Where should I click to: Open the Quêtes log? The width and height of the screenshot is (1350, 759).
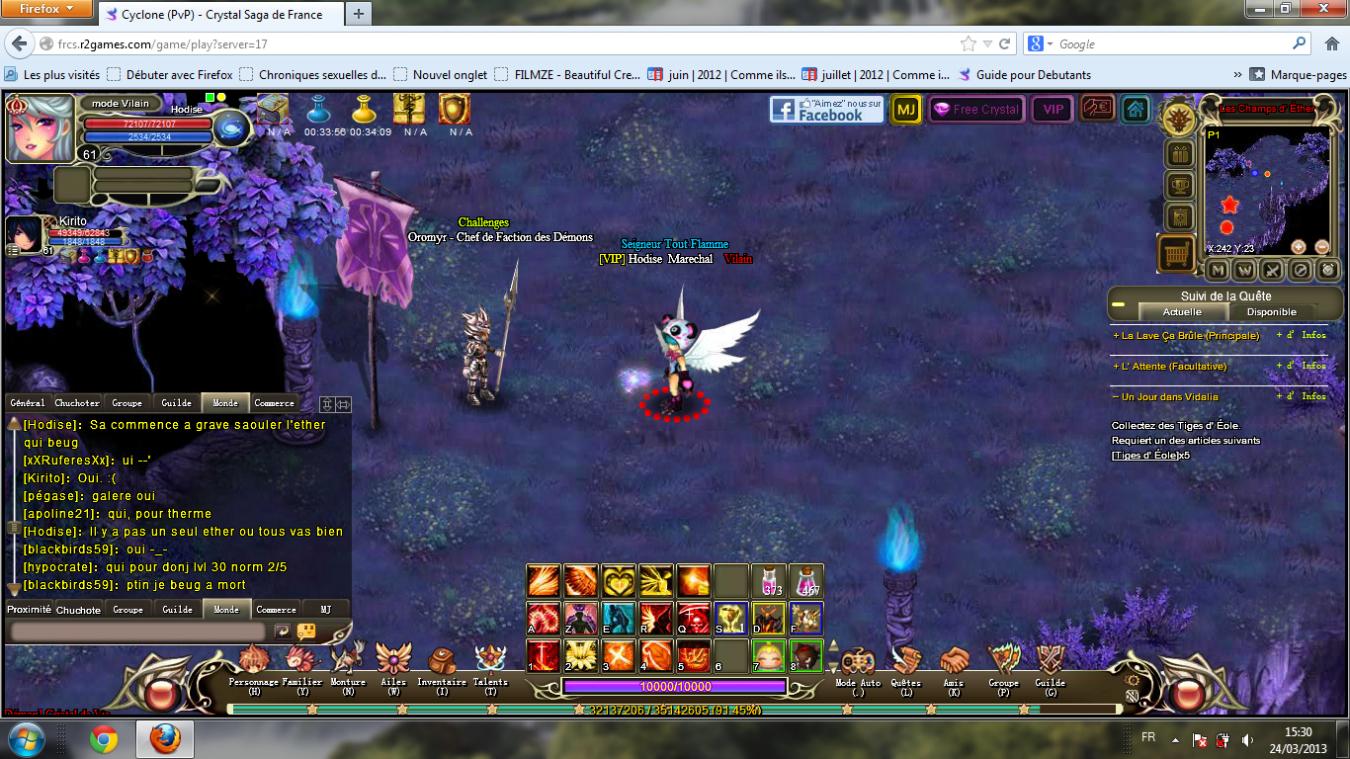(906, 662)
